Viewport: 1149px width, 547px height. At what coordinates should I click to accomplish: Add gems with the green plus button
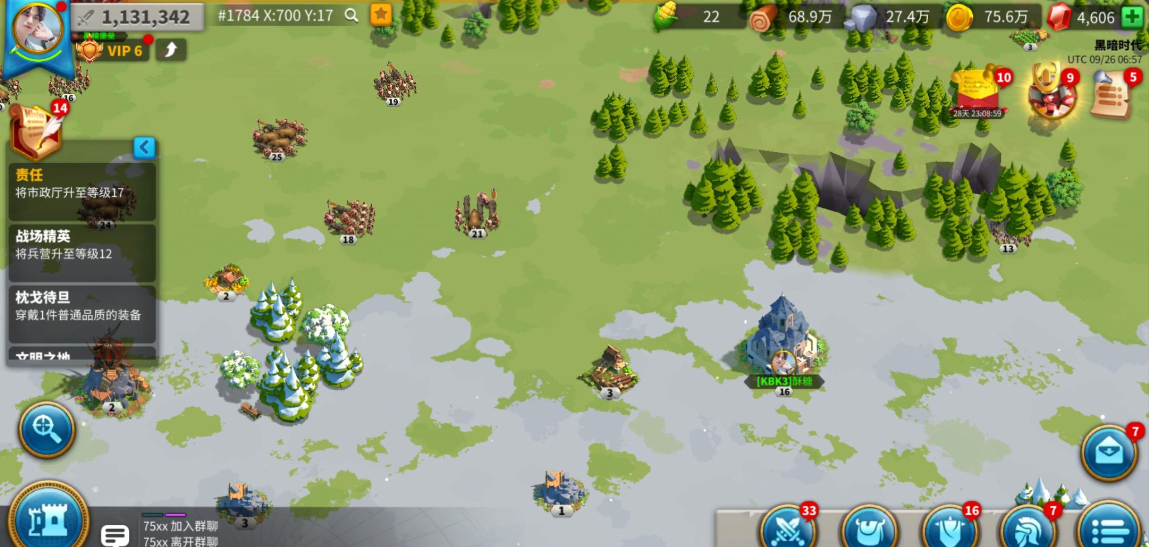[x=1132, y=17]
